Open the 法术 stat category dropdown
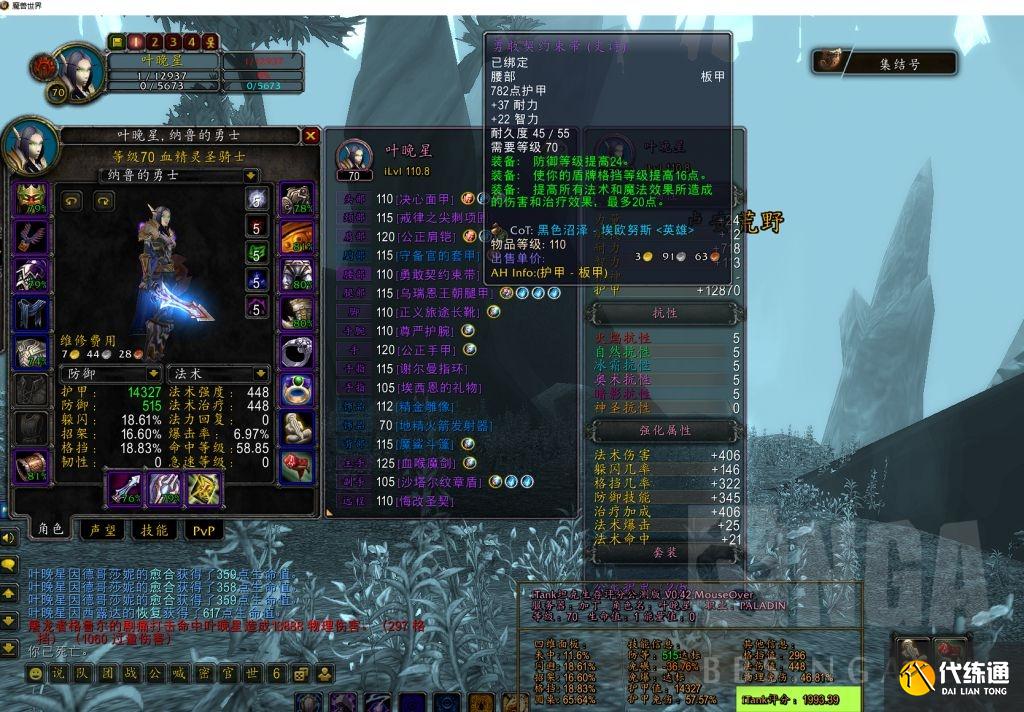The image size is (1024, 712). point(263,373)
